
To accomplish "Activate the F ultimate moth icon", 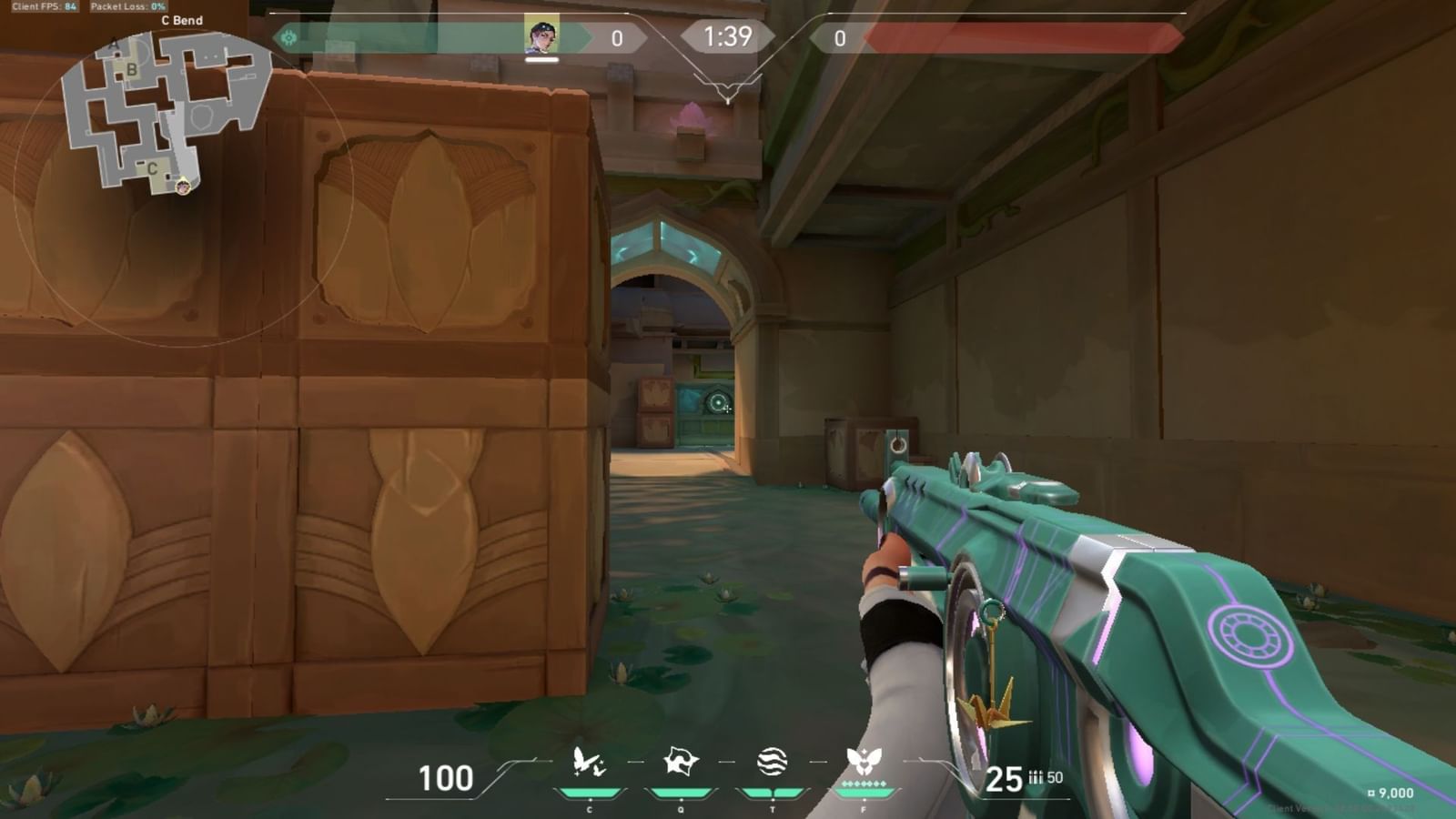I will (866, 763).
